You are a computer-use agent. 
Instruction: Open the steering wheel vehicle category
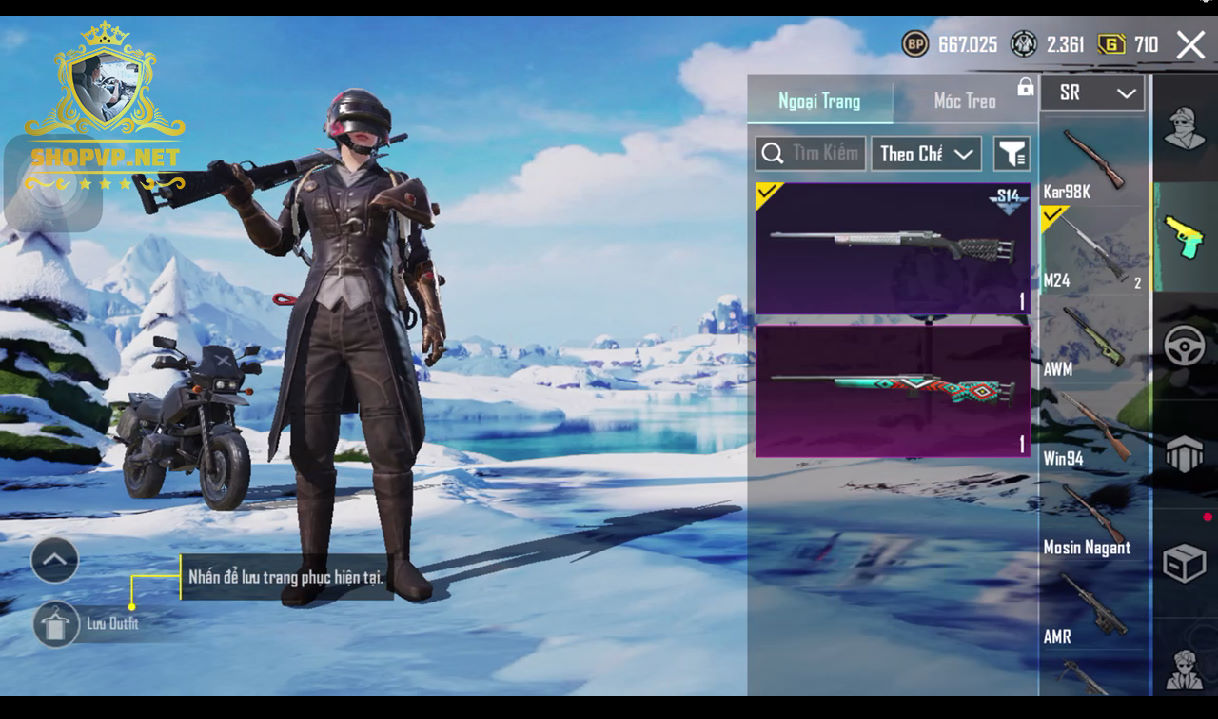pyautogui.click(x=1185, y=346)
